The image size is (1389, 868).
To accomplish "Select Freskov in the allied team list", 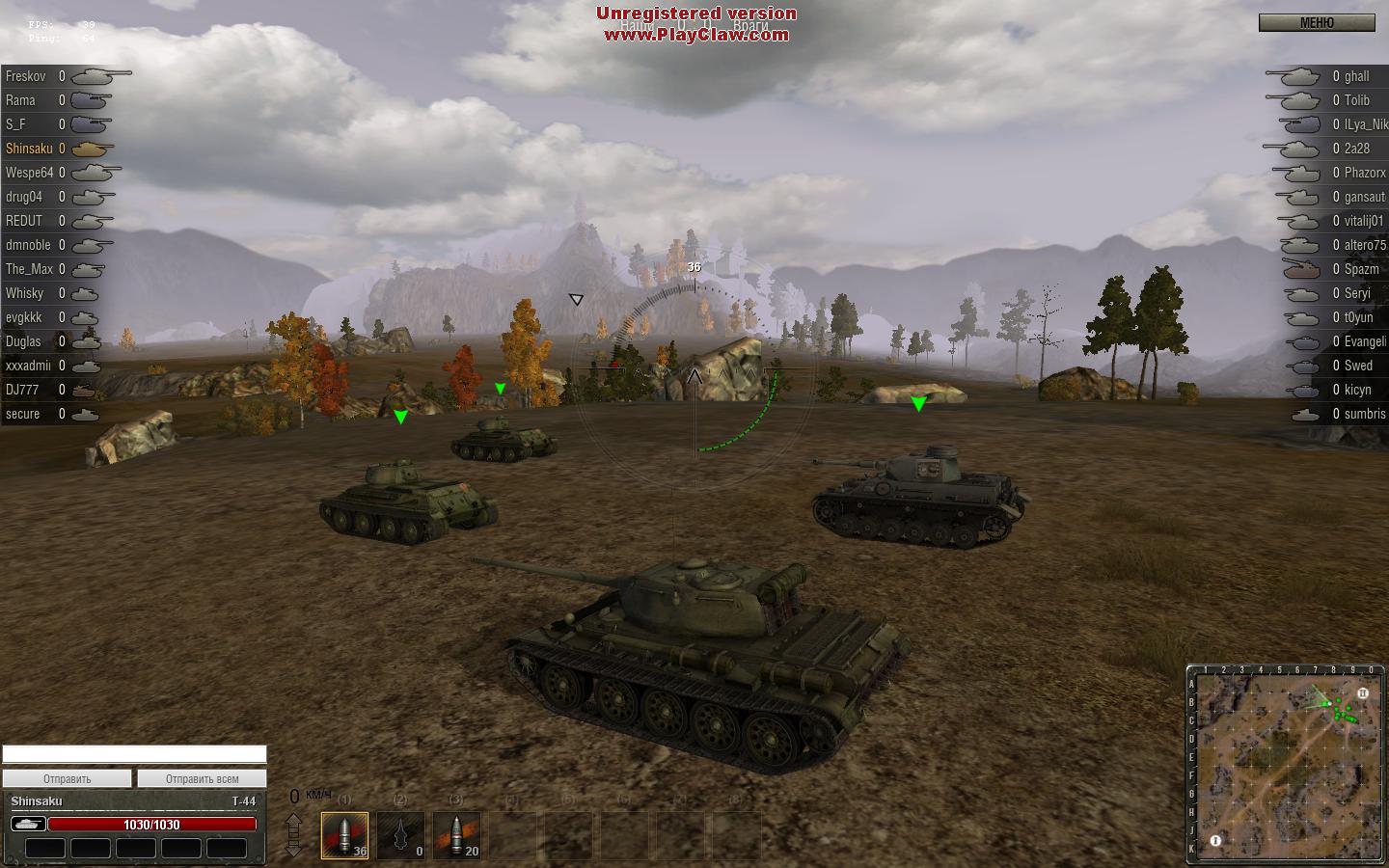I will [x=26, y=76].
